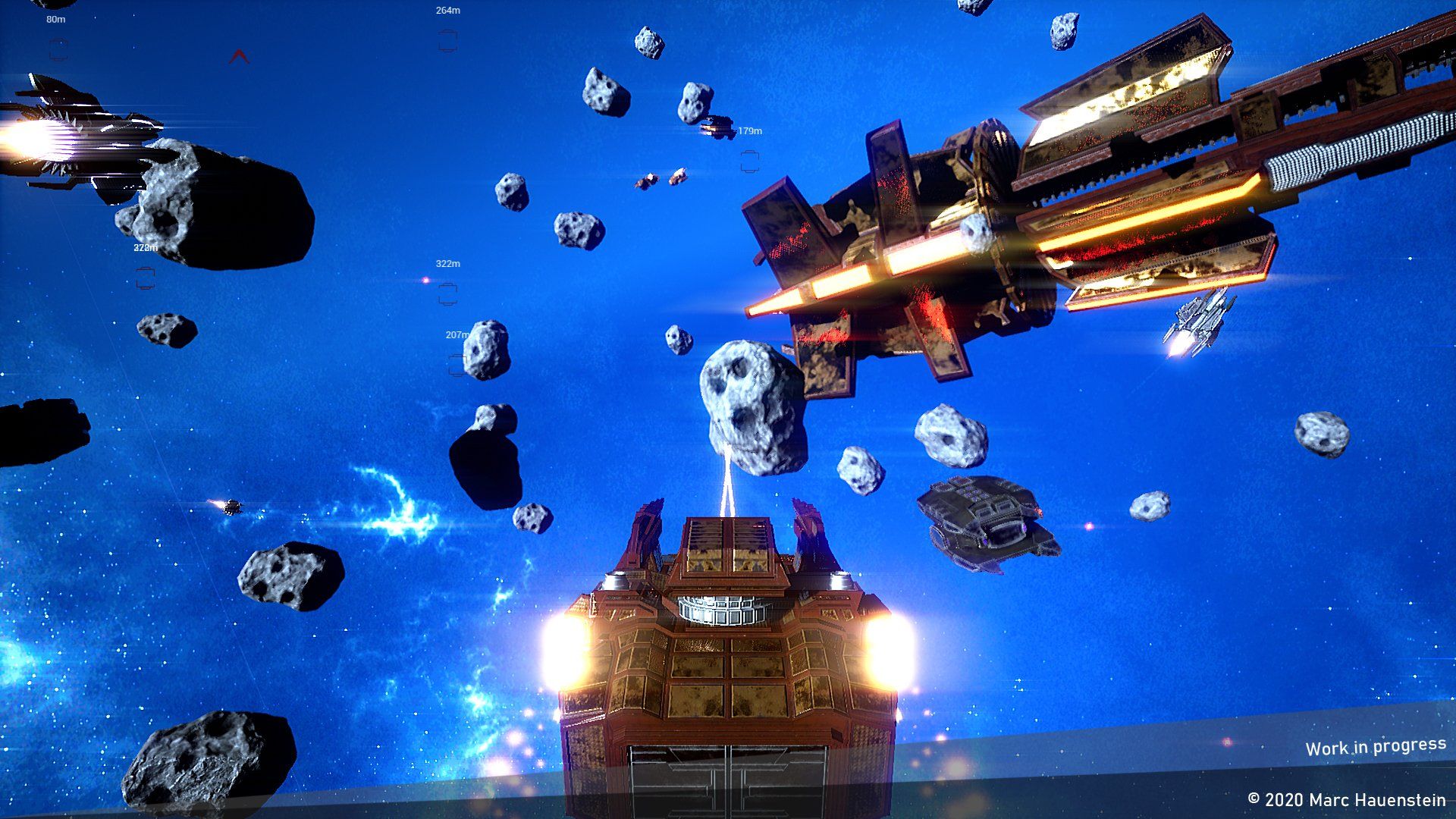The image size is (1456, 819).
Task: Select the target marker labeled 80m
Action: (58, 50)
